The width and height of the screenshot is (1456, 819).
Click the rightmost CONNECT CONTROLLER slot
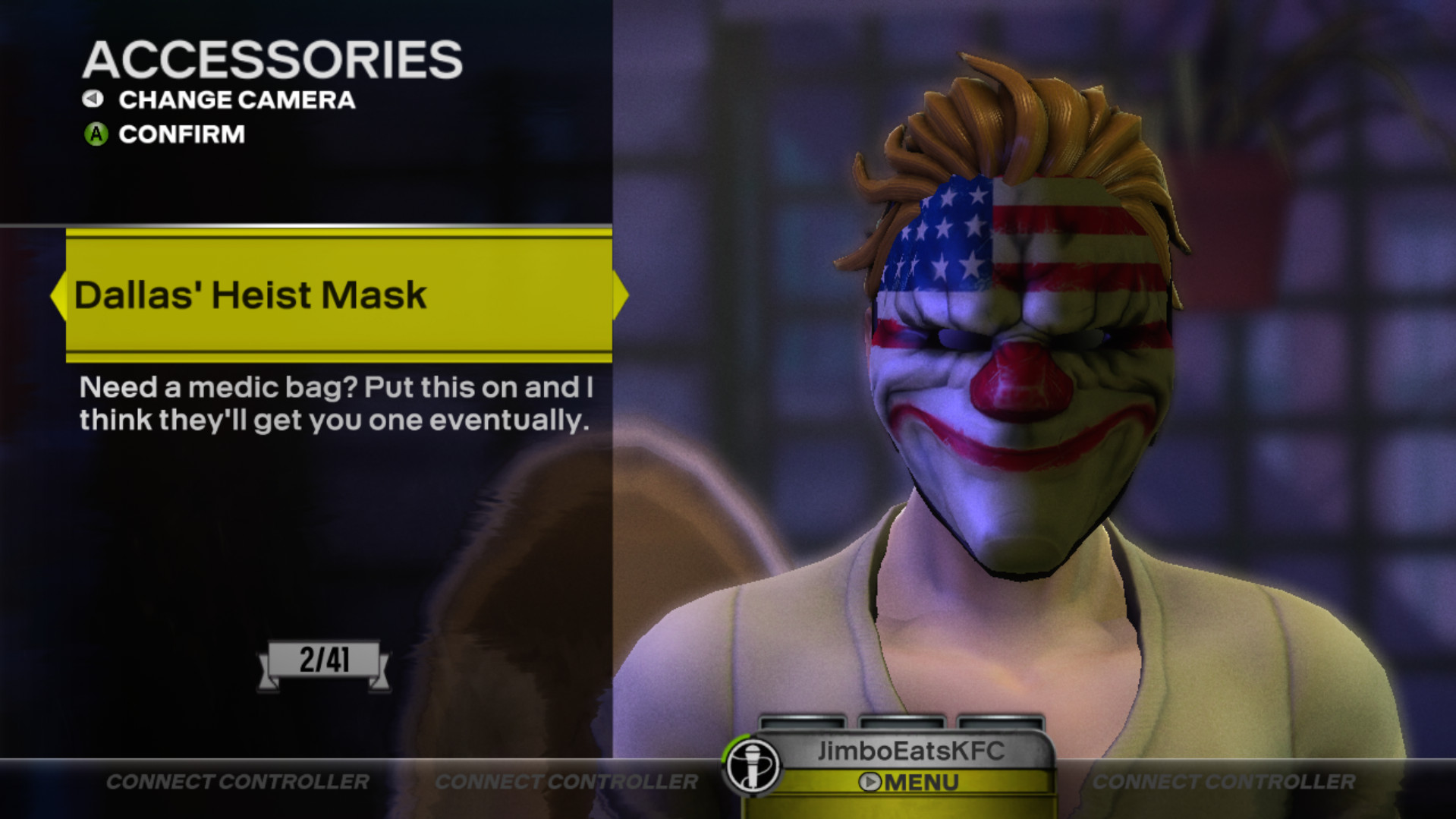1227,781
